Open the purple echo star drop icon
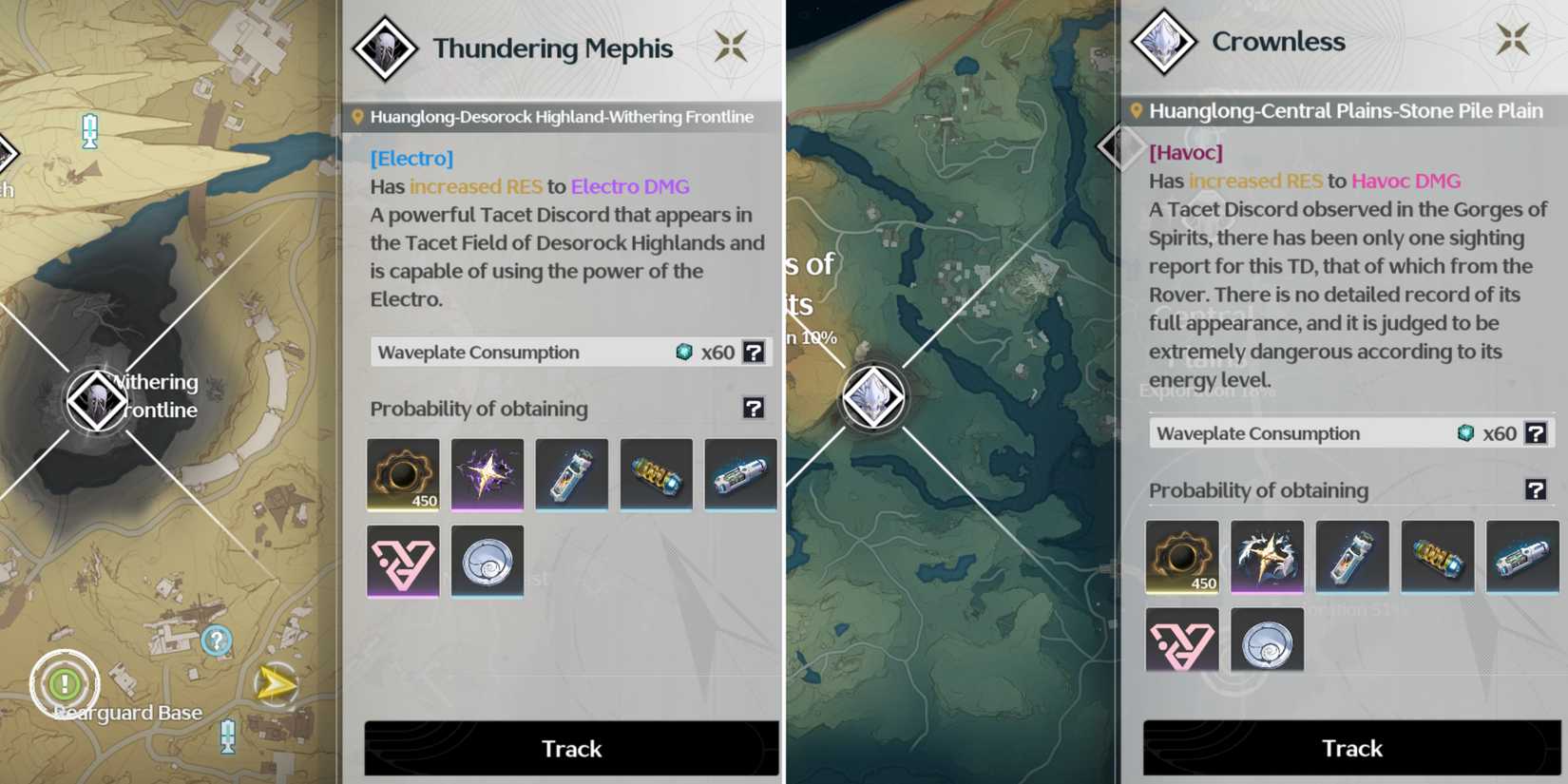 click(x=488, y=475)
